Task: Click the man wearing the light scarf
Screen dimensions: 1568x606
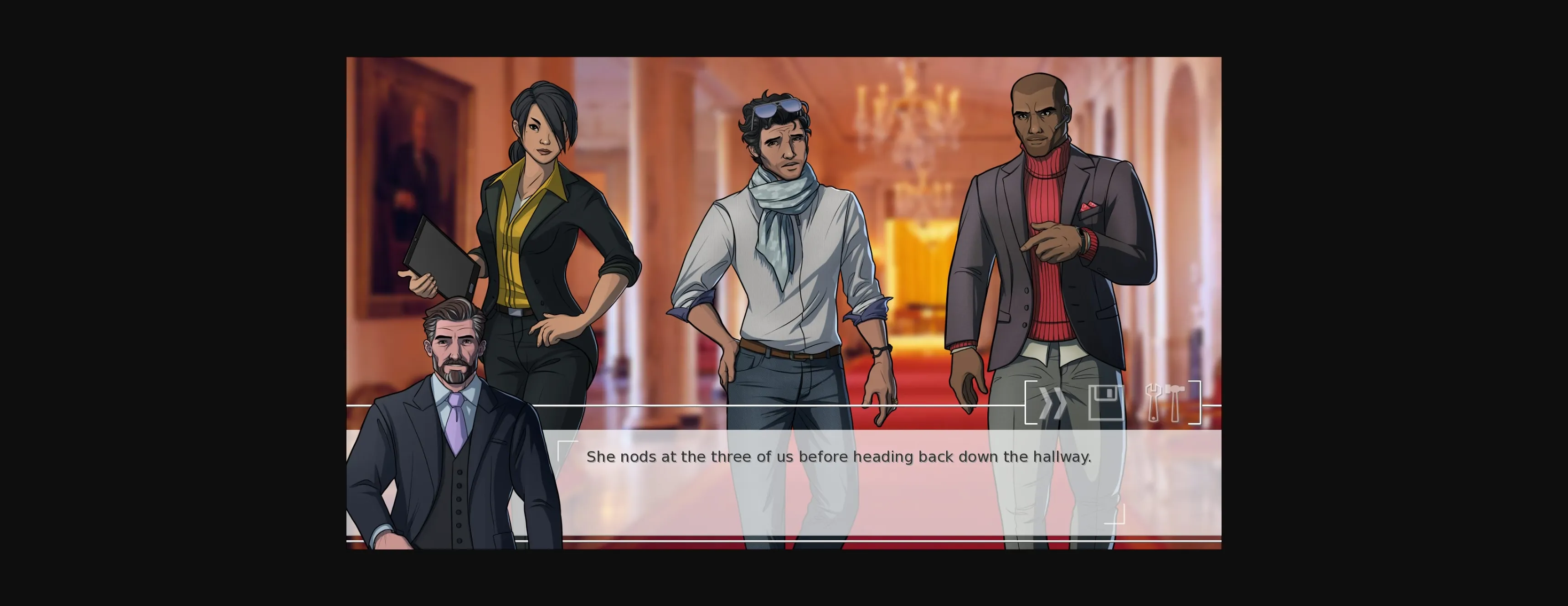Action: 785,243
